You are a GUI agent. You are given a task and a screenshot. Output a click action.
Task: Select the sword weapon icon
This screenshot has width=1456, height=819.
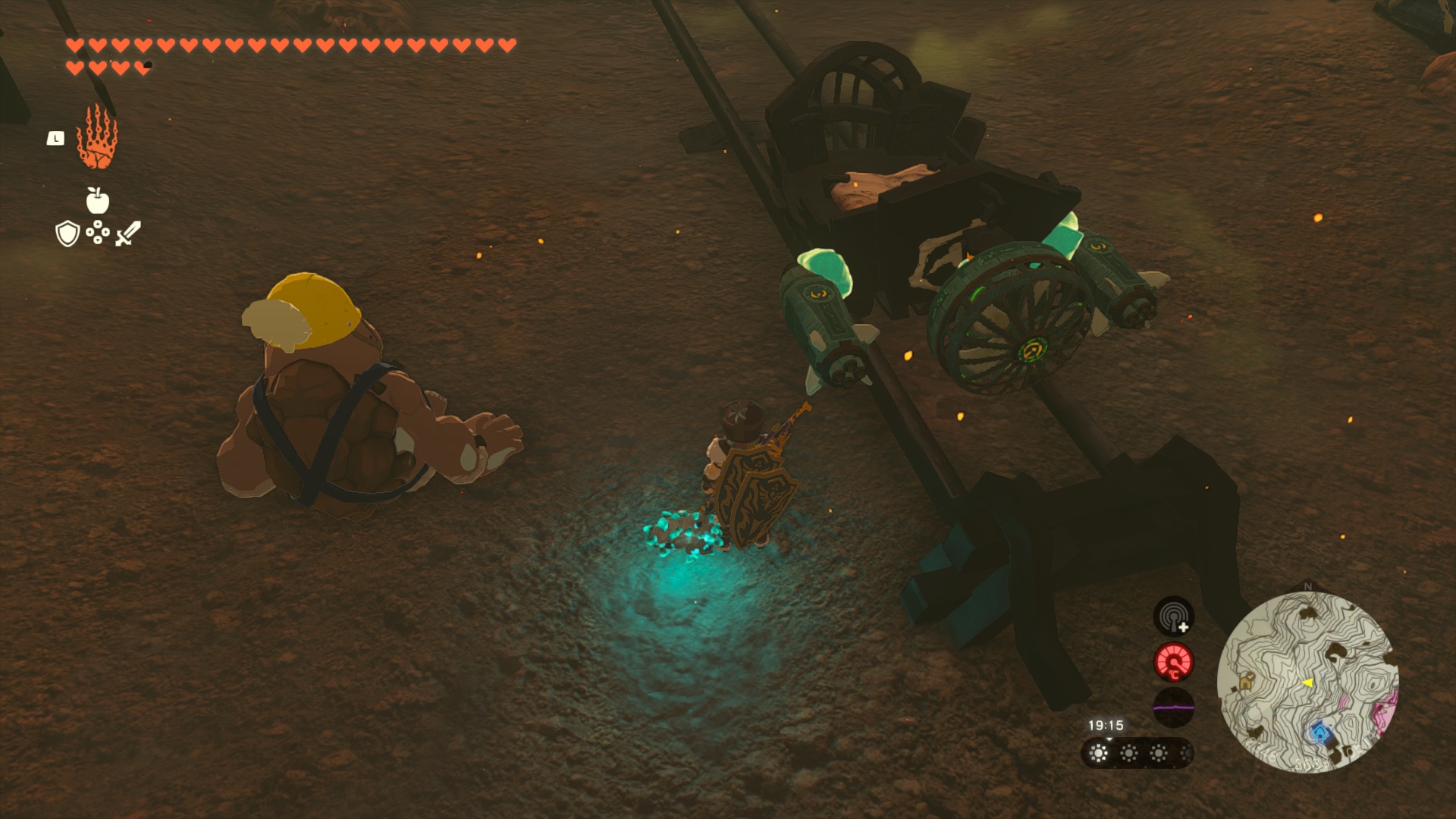point(127,234)
